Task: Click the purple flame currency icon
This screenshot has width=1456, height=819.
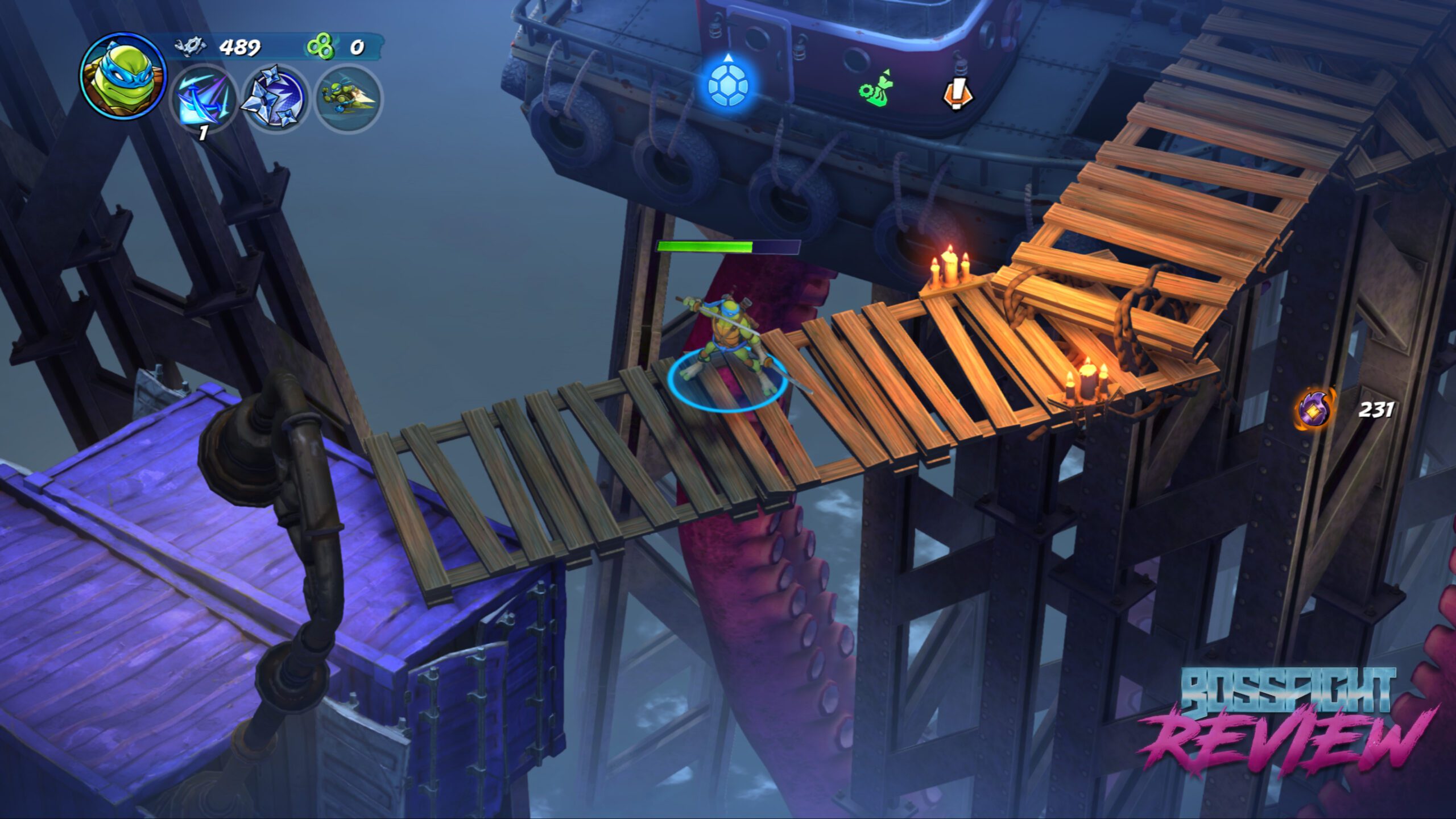Action: coord(1315,408)
